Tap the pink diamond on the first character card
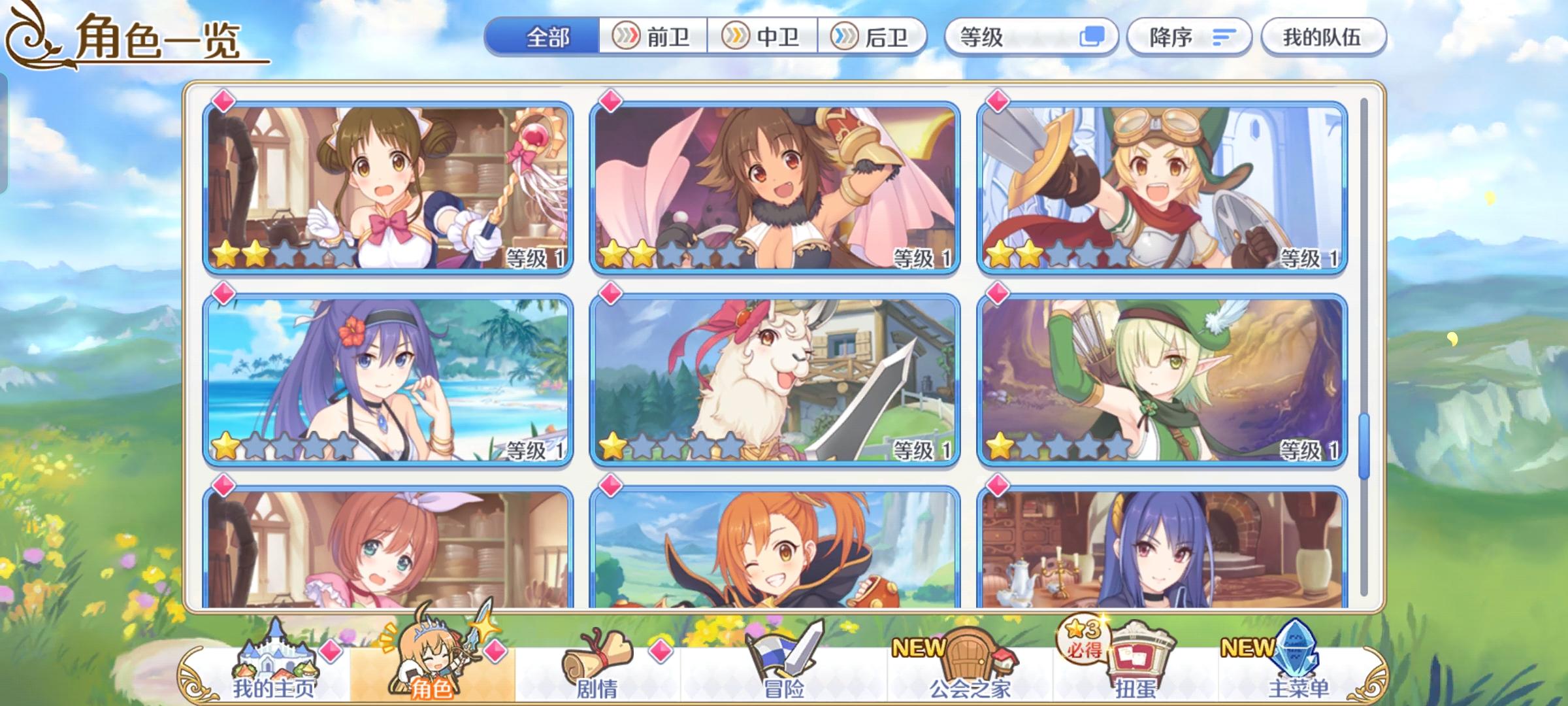Image resolution: width=1568 pixels, height=706 pixels. [x=222, y=98]
